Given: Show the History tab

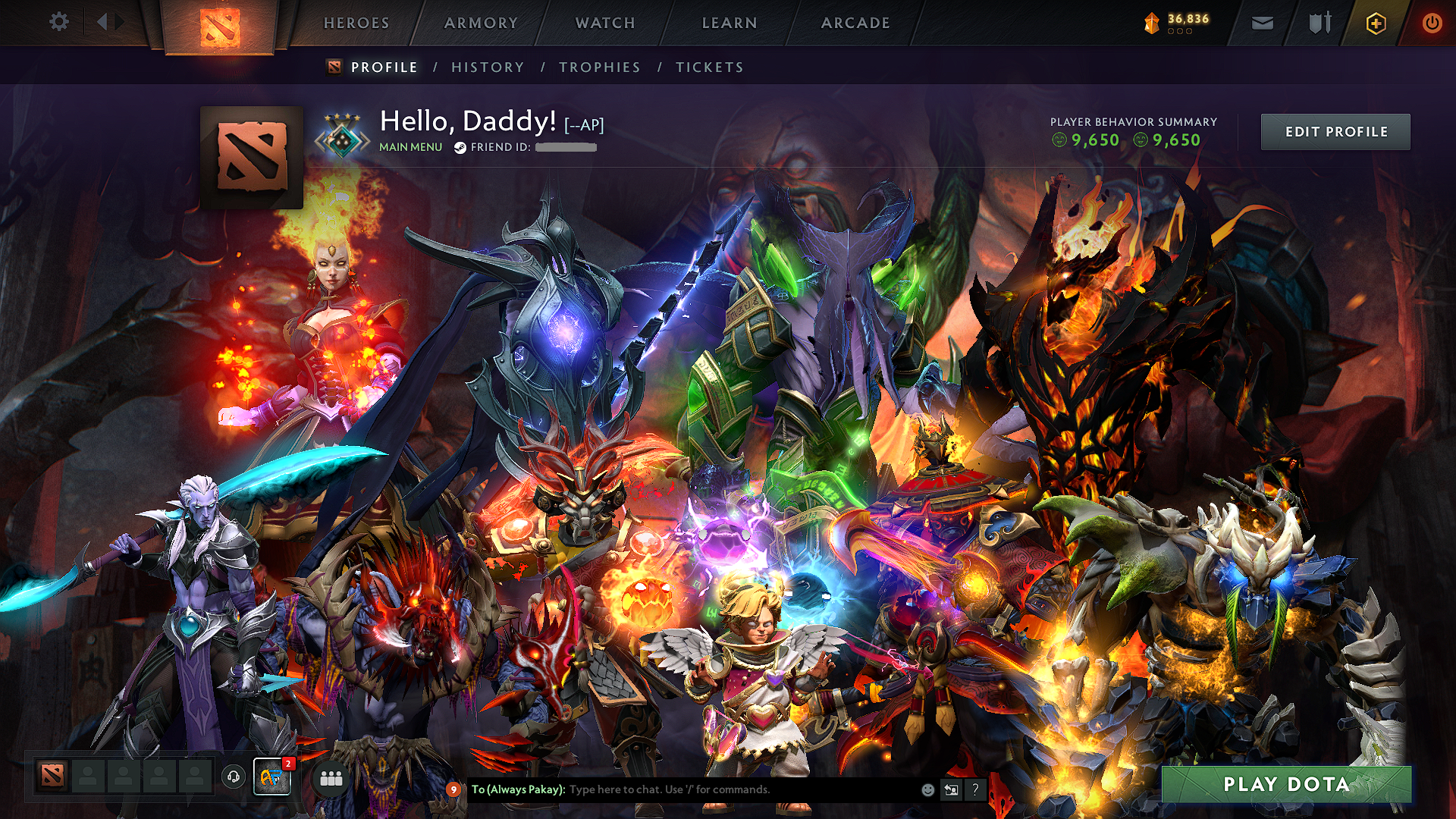Looking at the screenshot, I should tap(488, 67).
